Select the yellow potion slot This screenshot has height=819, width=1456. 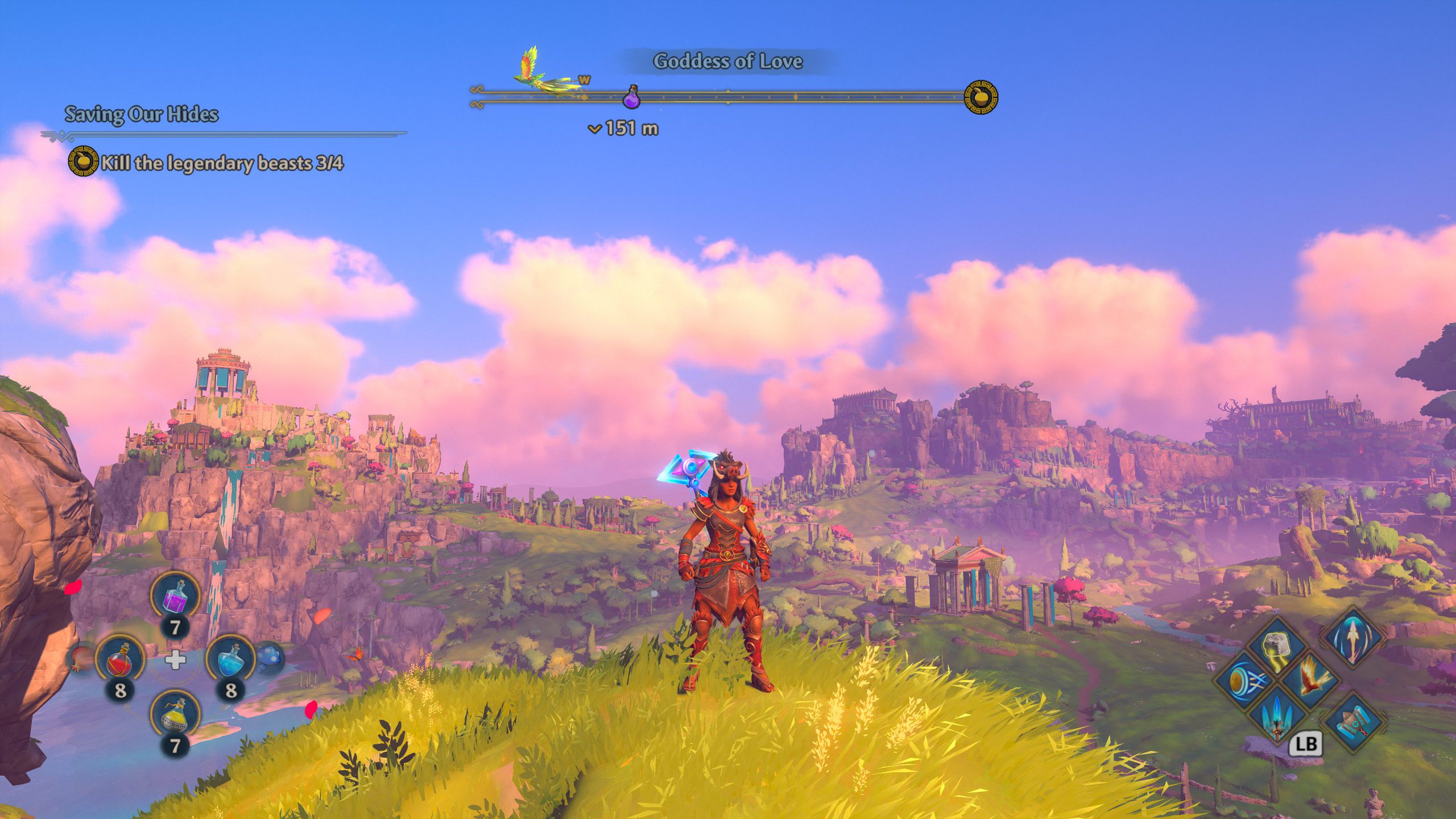point(175,715)
